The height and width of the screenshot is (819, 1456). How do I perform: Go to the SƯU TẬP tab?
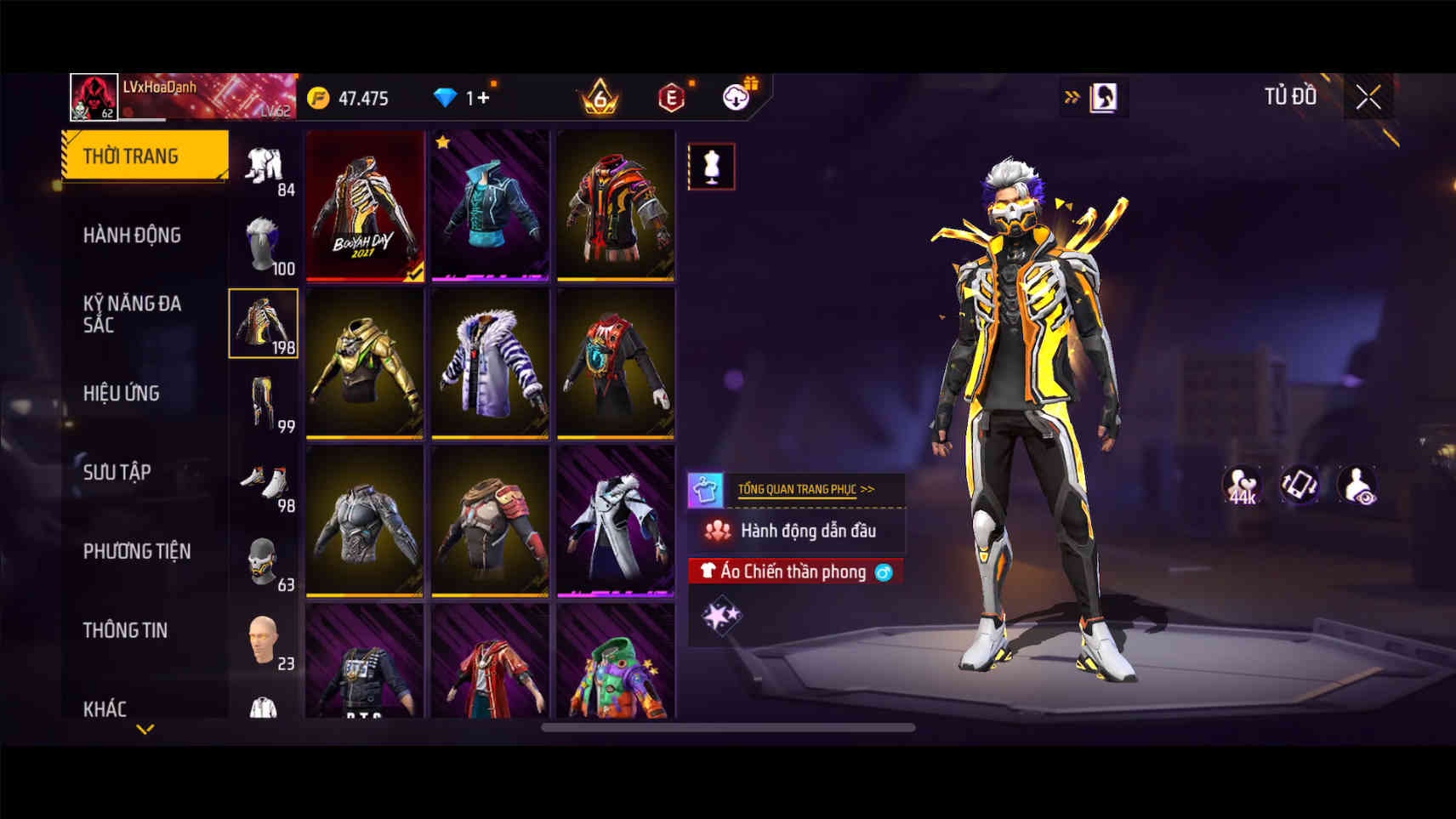(x=117, y=472)
